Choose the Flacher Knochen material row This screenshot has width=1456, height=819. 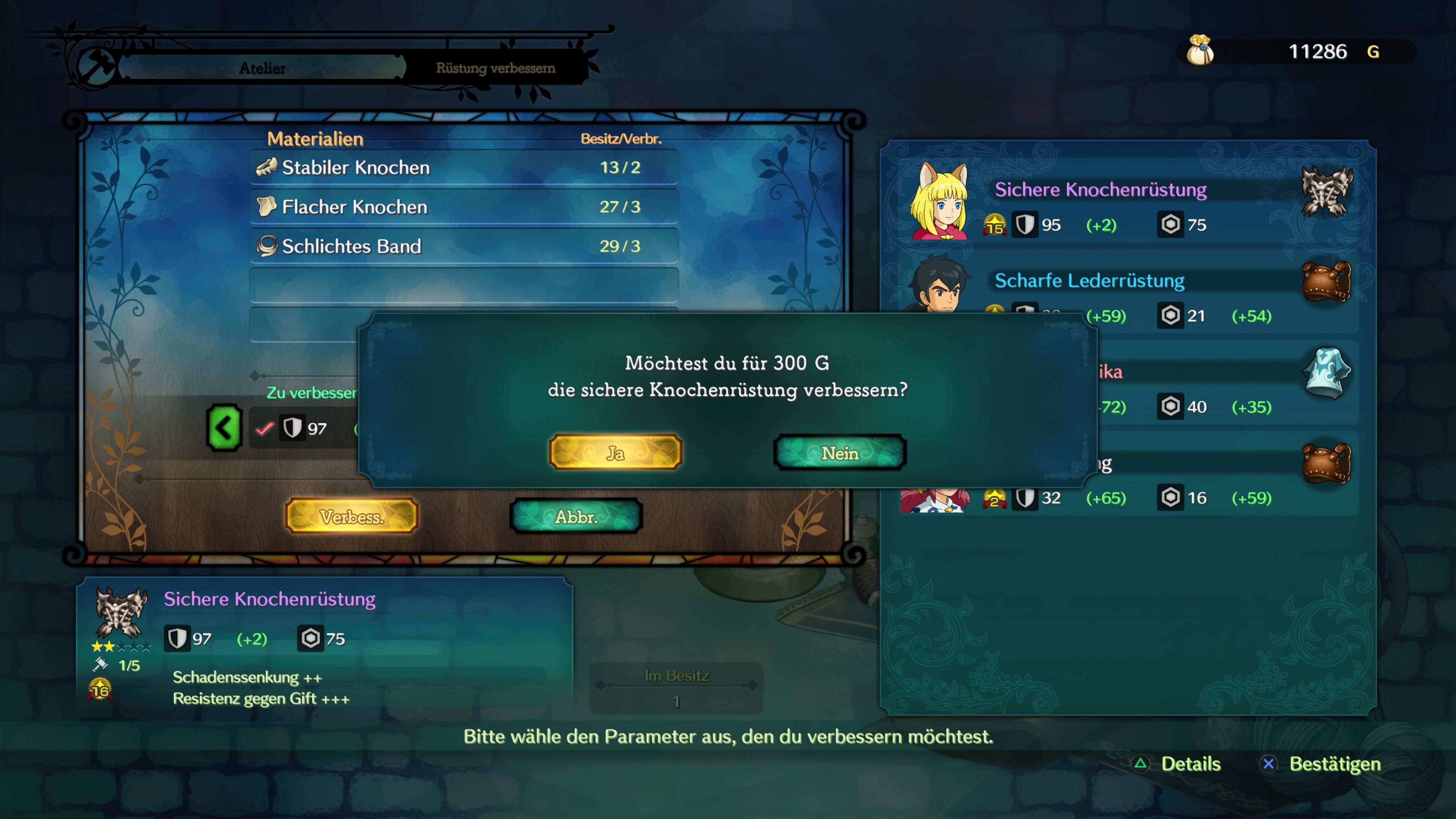tap(463, 207)
